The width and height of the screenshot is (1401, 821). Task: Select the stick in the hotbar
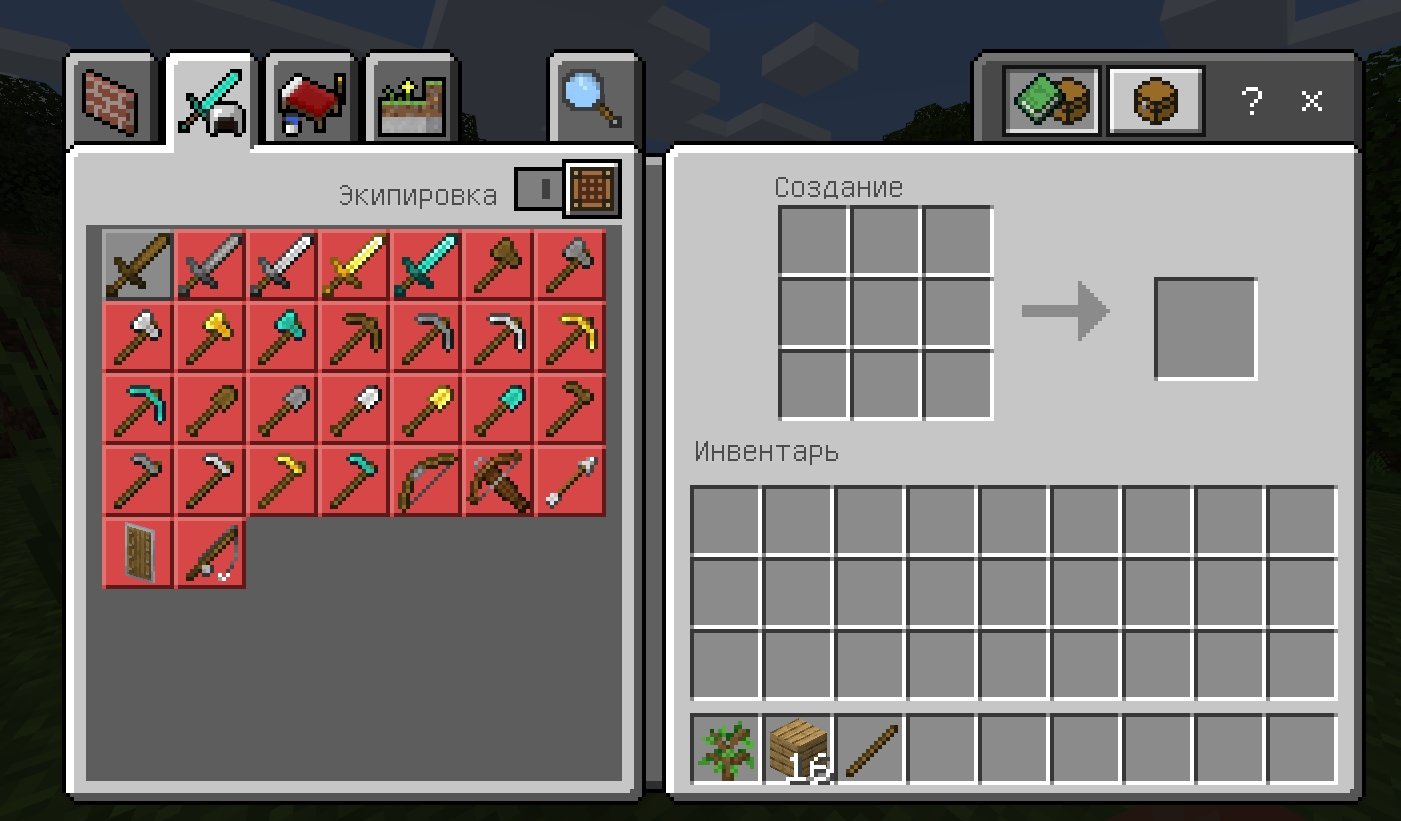click(x=871, y=749)
